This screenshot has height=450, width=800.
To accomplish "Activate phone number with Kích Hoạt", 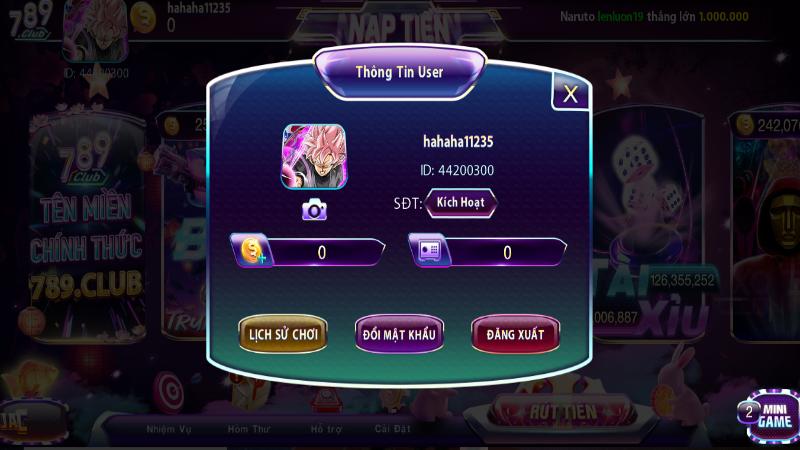I will point(461,202).
